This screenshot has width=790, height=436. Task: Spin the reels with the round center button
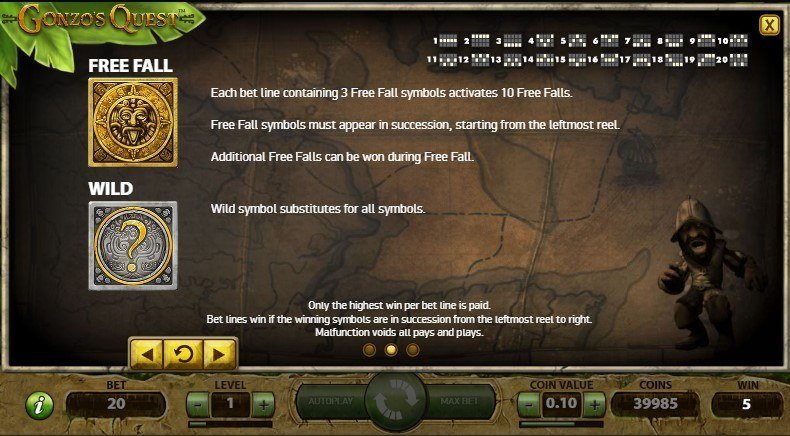click(395, 402)
